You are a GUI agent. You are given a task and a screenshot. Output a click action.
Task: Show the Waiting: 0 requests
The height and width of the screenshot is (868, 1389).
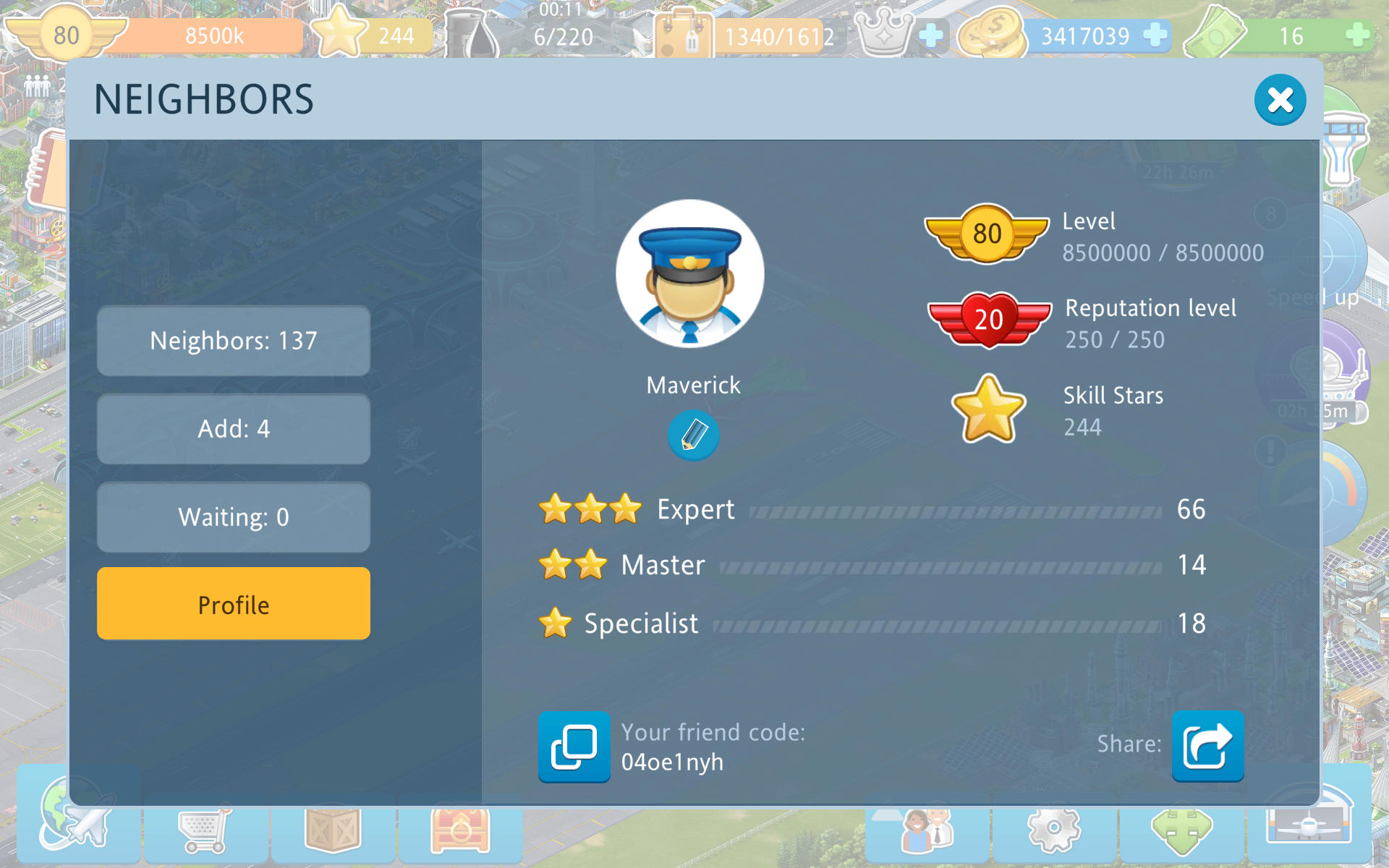[234, 517]
